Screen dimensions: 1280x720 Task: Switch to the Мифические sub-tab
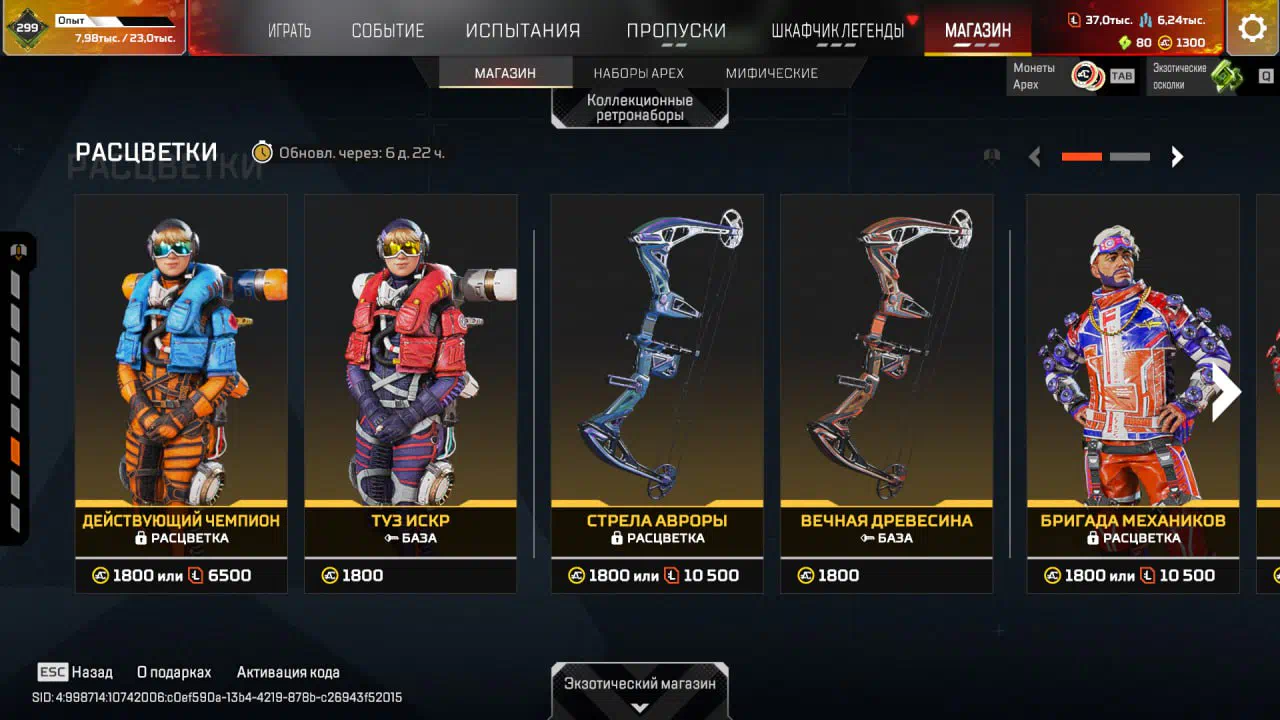771,73
